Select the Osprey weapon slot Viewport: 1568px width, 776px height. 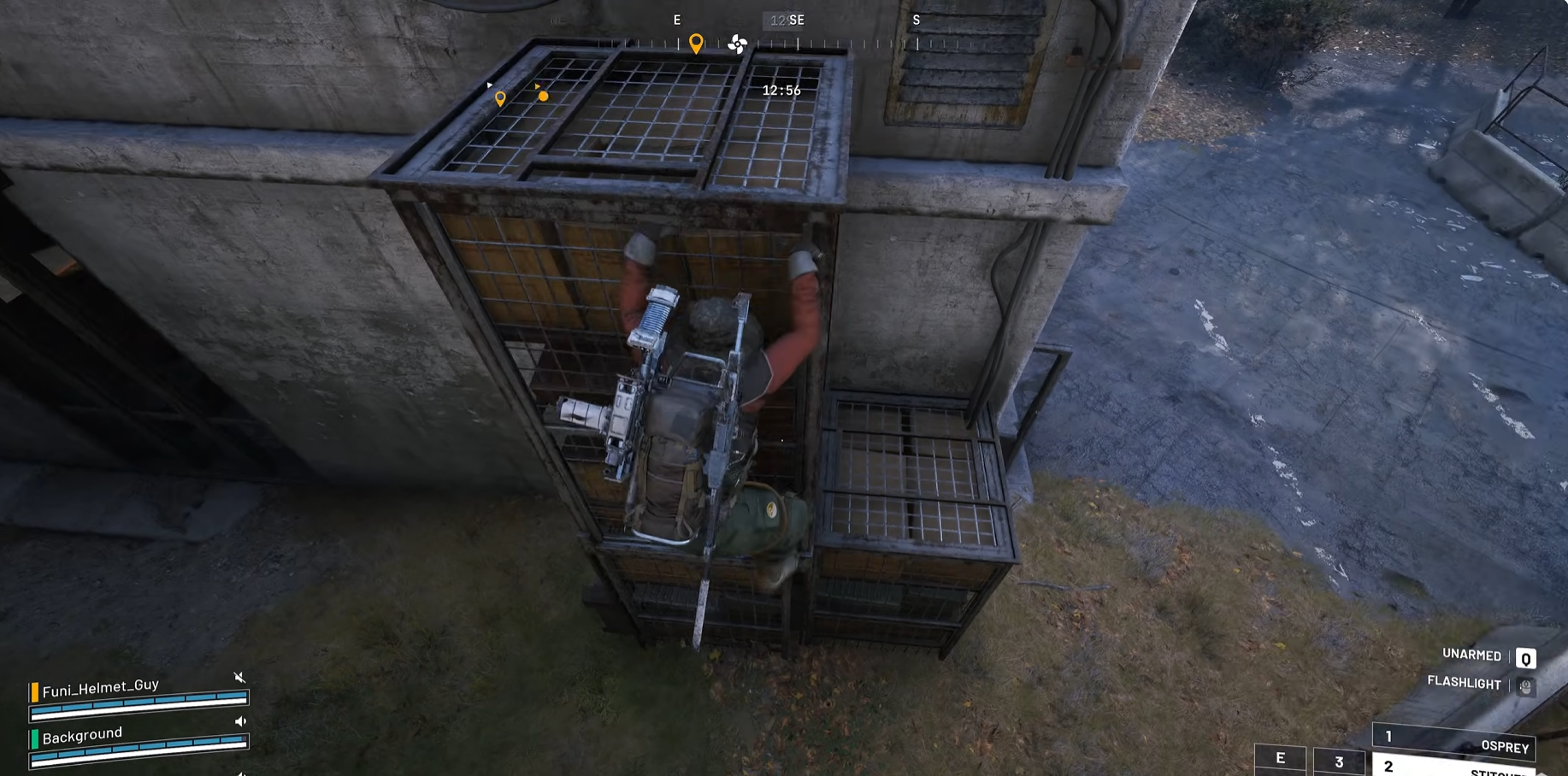[1453, 741]
